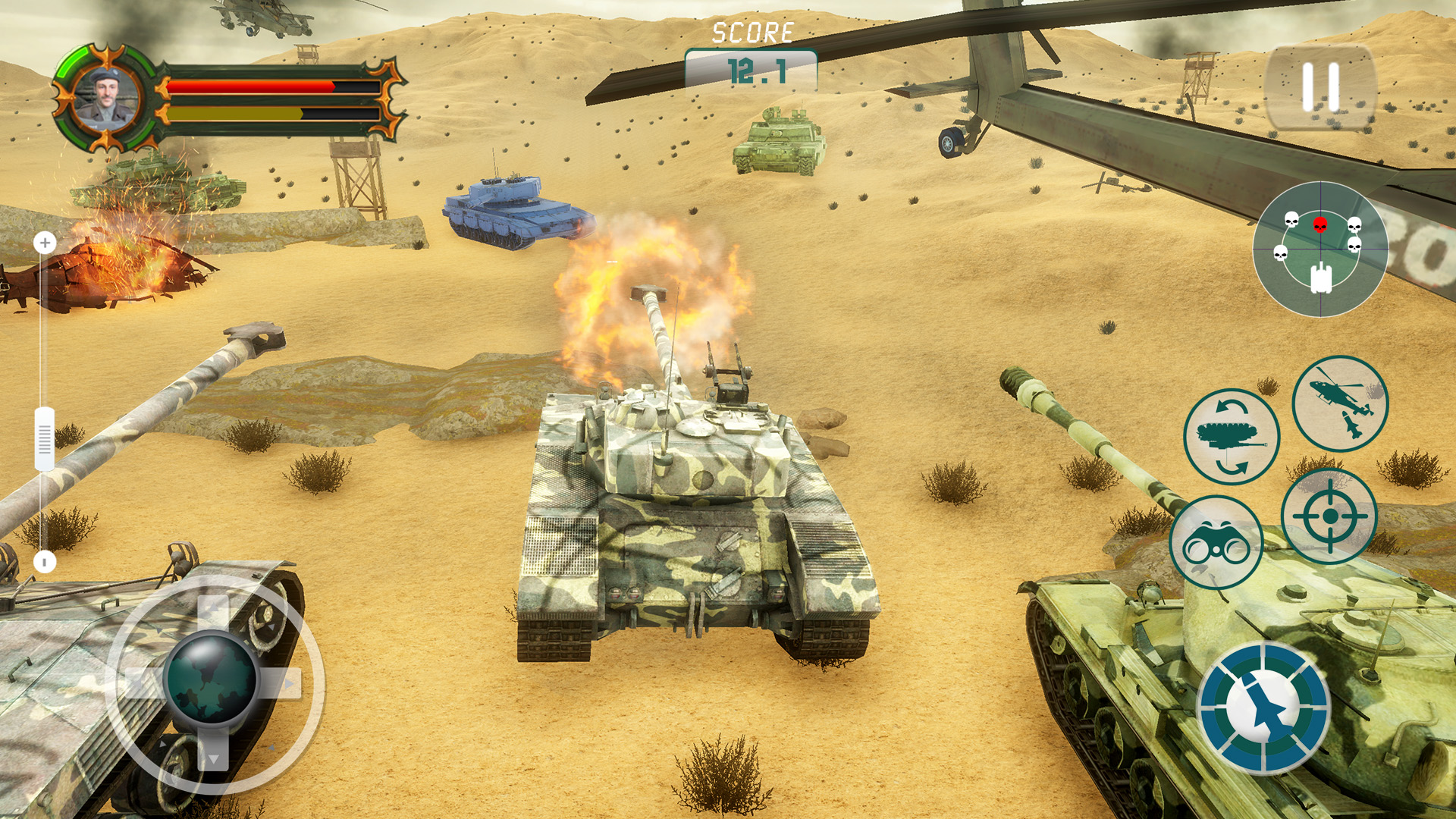Select the red skull marker on radar
Image resolution: width=1456 pixels, height=819 pixels.
click(x=1320, y=224)
